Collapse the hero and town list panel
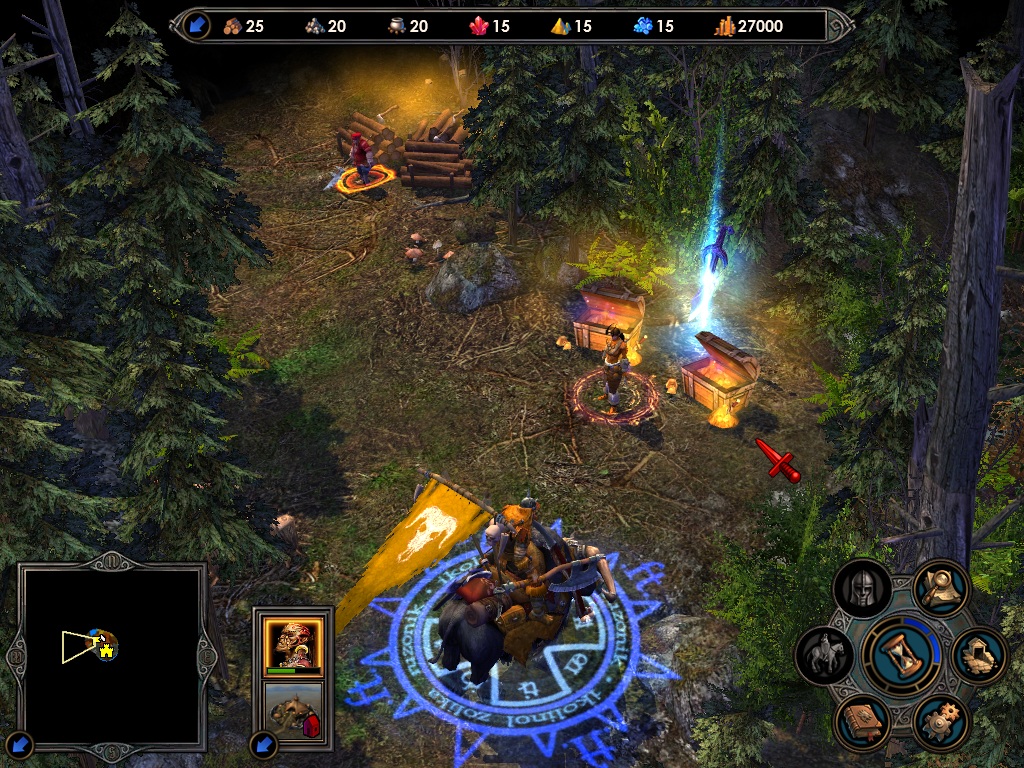This screenshot has height=768, width=1024. (263, 744)
